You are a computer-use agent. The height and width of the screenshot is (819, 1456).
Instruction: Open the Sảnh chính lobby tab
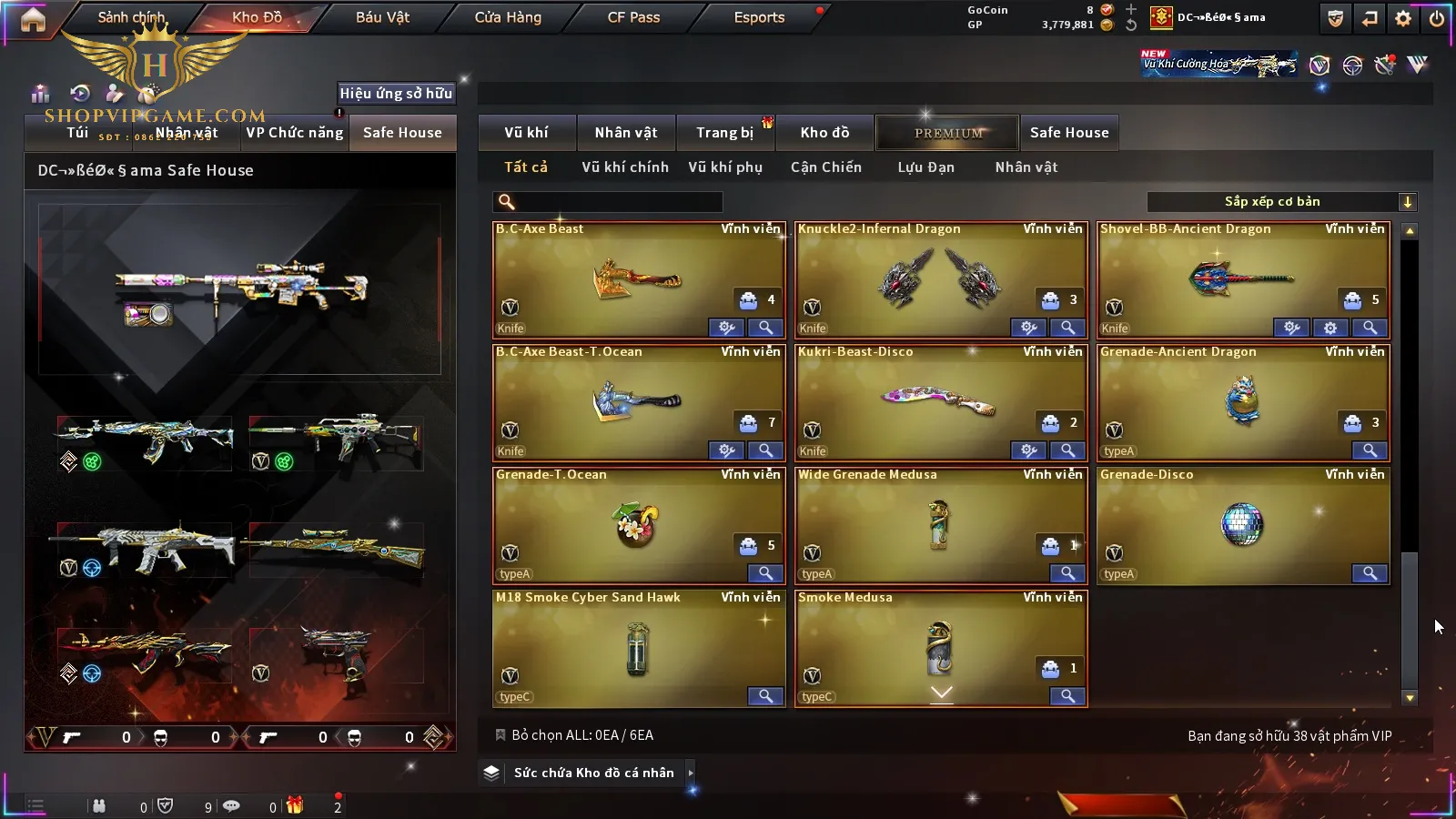pyautogui.click(x=131, y=17)
